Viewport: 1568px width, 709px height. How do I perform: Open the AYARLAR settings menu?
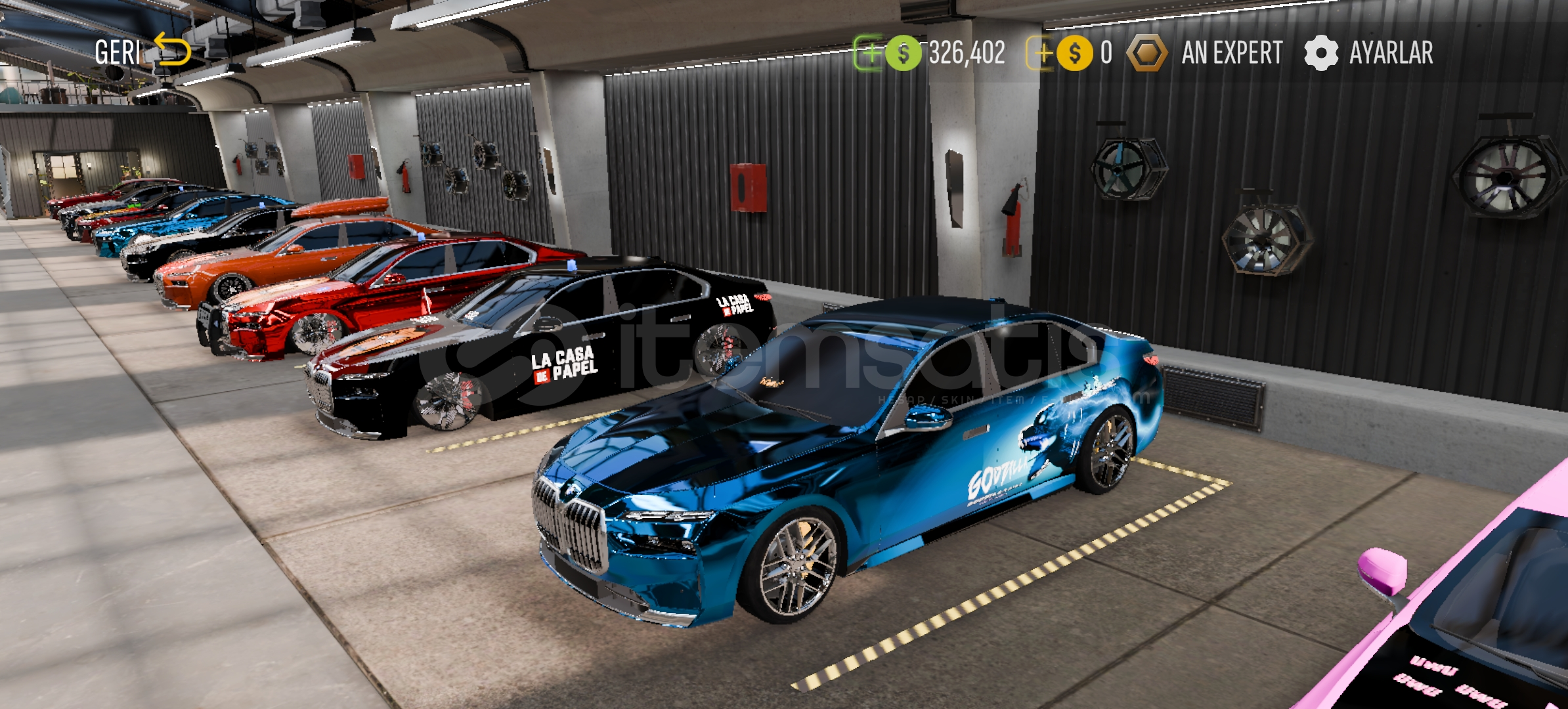pyautogui.click(x=1369, y=53)
